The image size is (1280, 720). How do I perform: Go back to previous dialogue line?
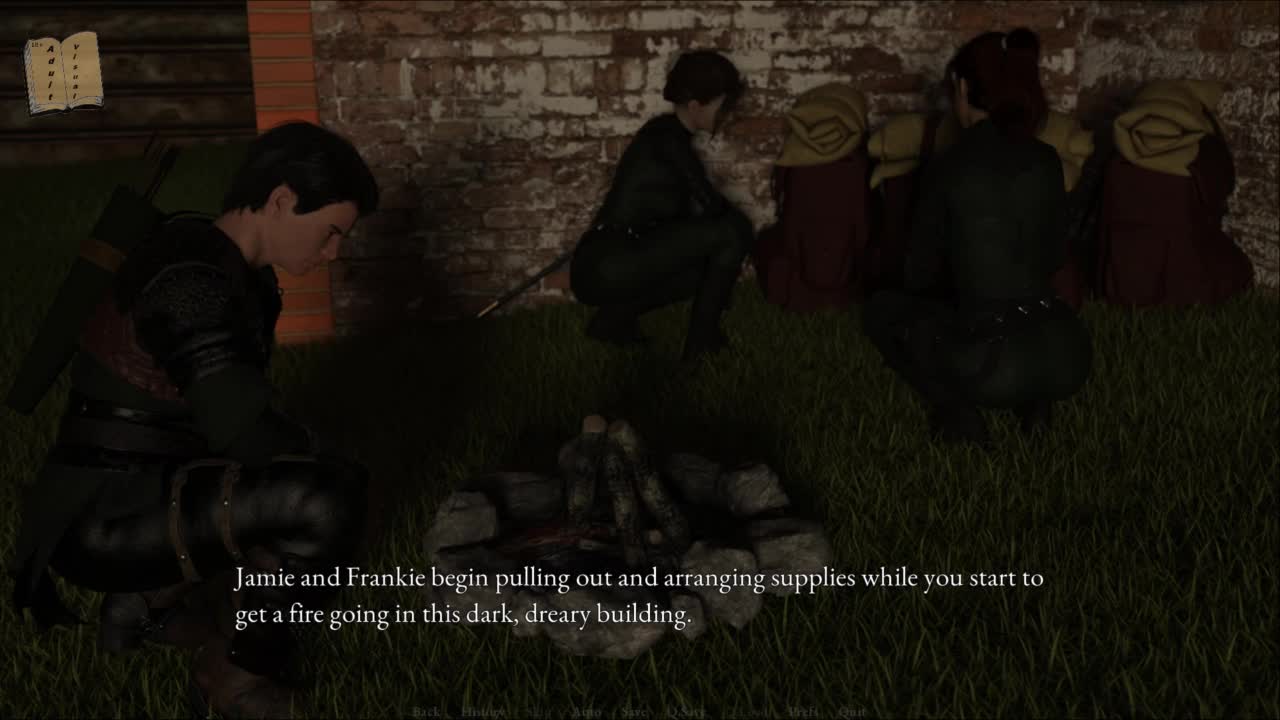[426, 712]
